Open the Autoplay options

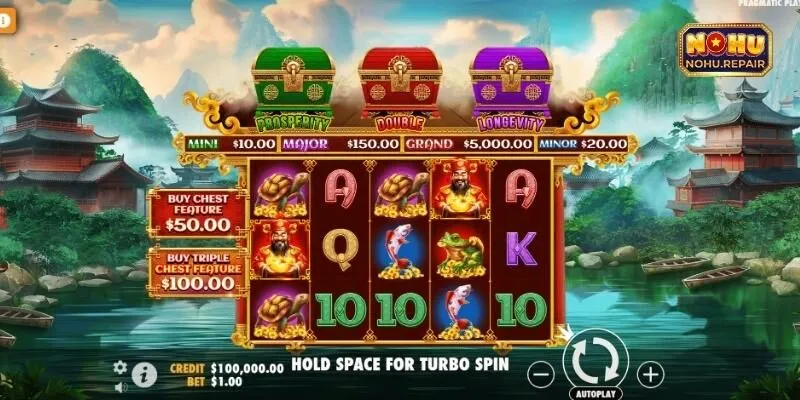tap(595, 393)
